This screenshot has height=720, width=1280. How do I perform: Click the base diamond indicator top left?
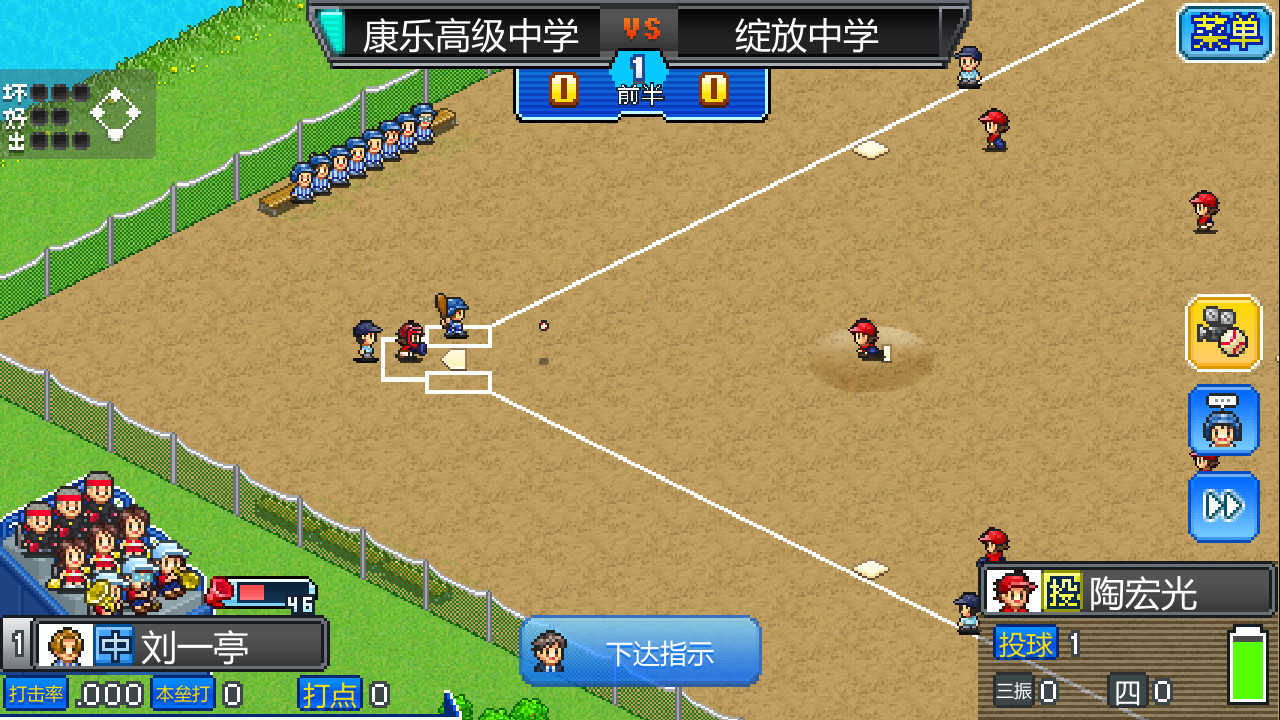(x=115, y=112)
